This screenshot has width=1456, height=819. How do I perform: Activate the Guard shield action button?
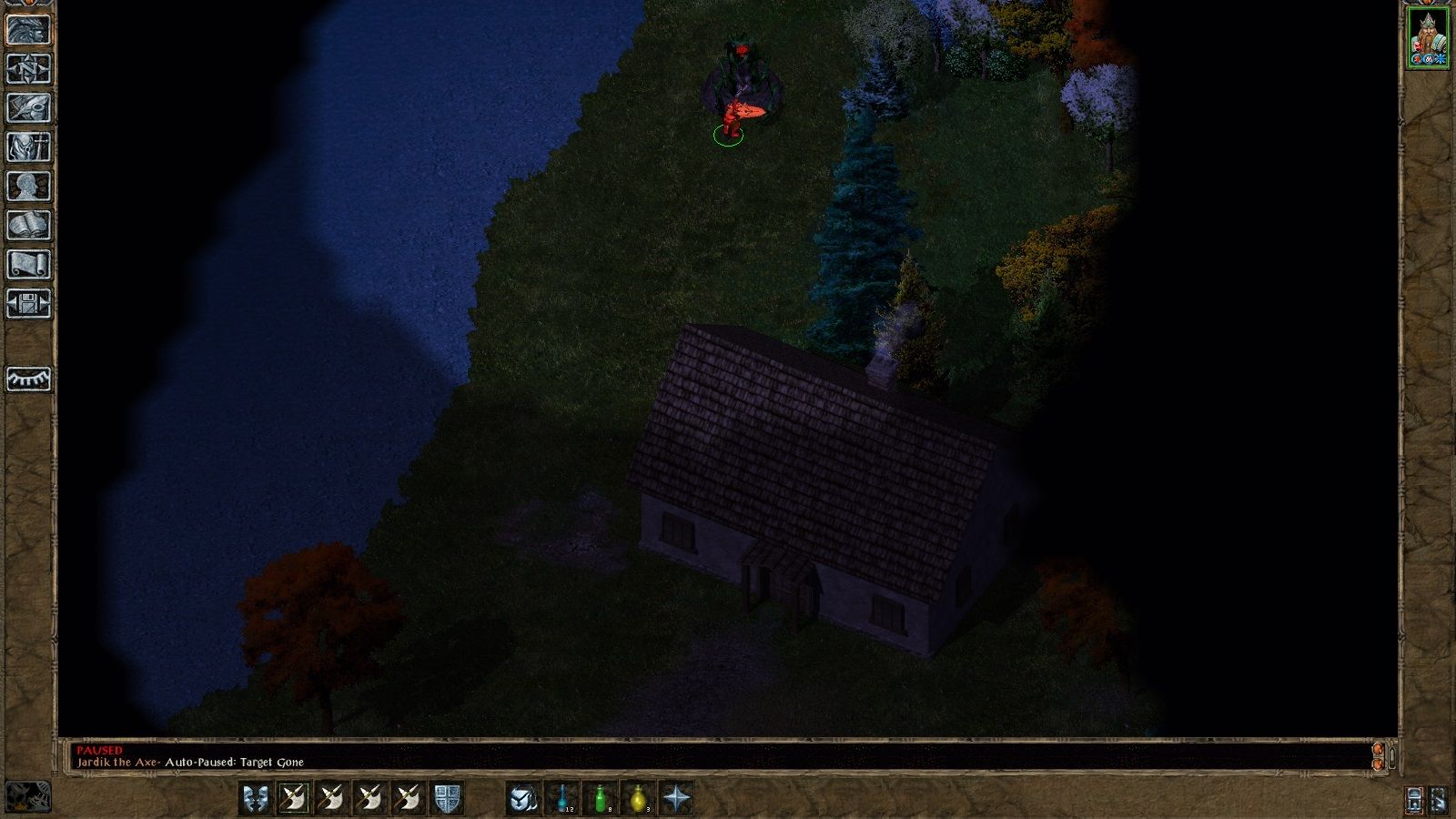coord(446,798)
